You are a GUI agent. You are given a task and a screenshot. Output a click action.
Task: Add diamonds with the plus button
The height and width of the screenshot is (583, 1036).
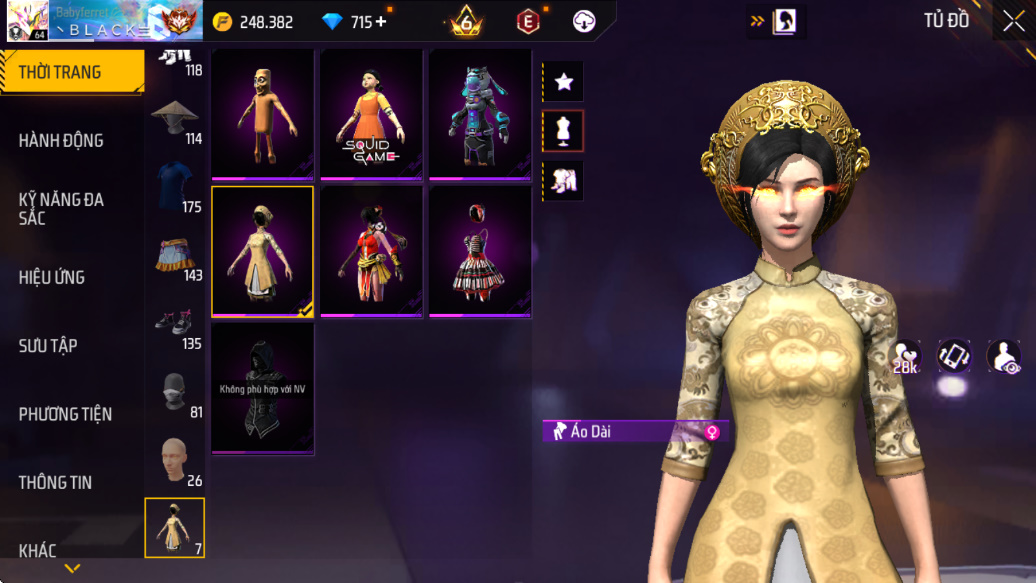(x=381, y=21)
